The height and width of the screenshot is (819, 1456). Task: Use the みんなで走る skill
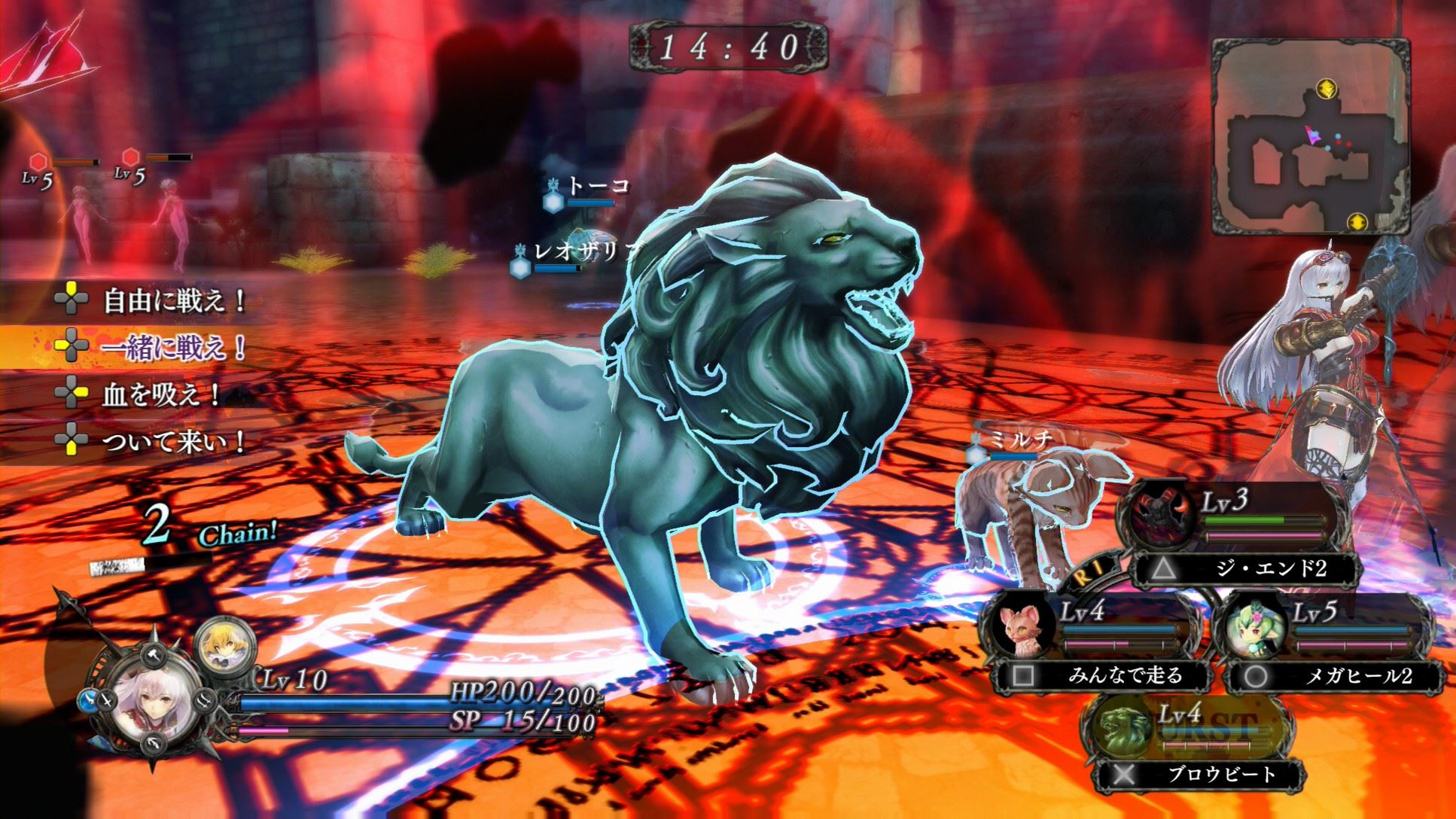click(1125, 676)
